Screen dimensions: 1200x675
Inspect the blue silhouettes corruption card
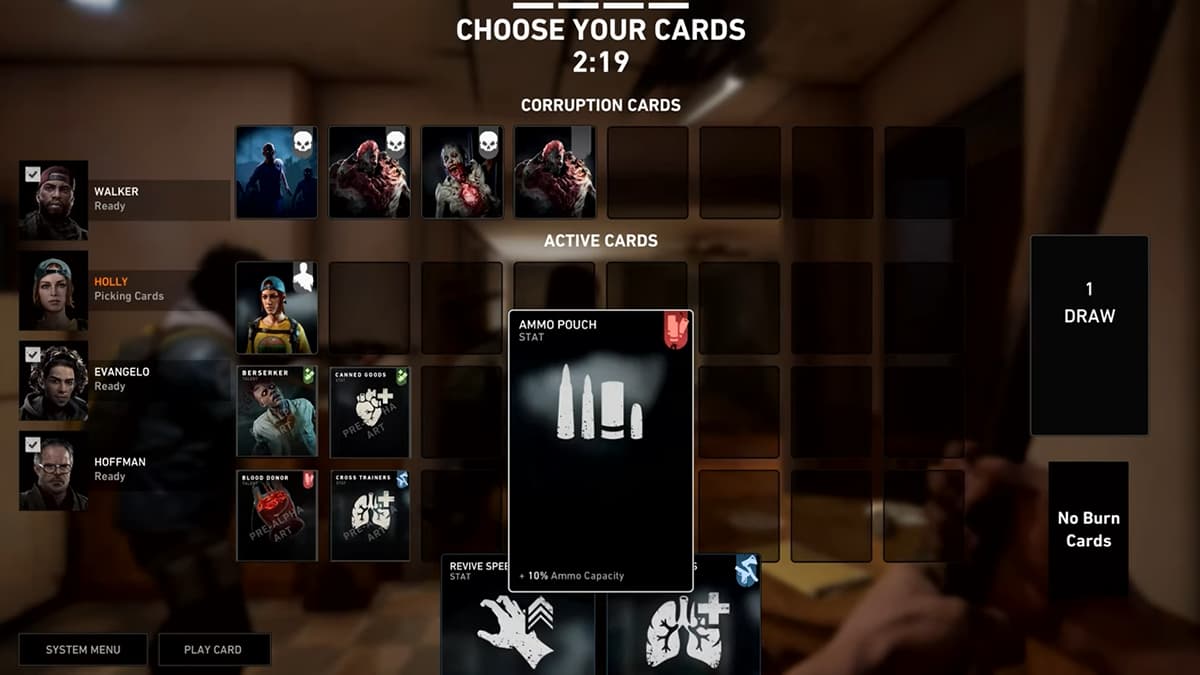coord(277,172)
